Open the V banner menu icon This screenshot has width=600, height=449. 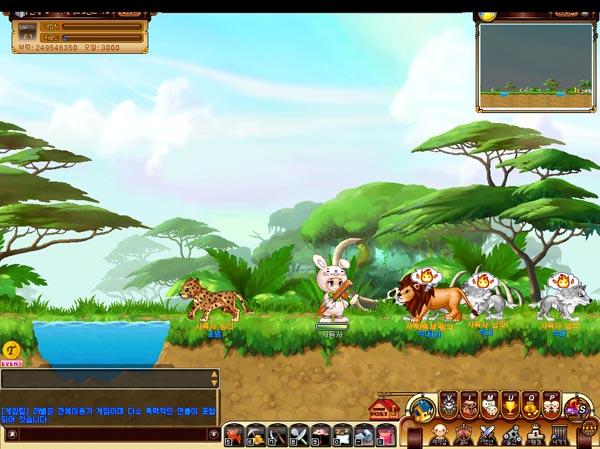tap(449, 404)
